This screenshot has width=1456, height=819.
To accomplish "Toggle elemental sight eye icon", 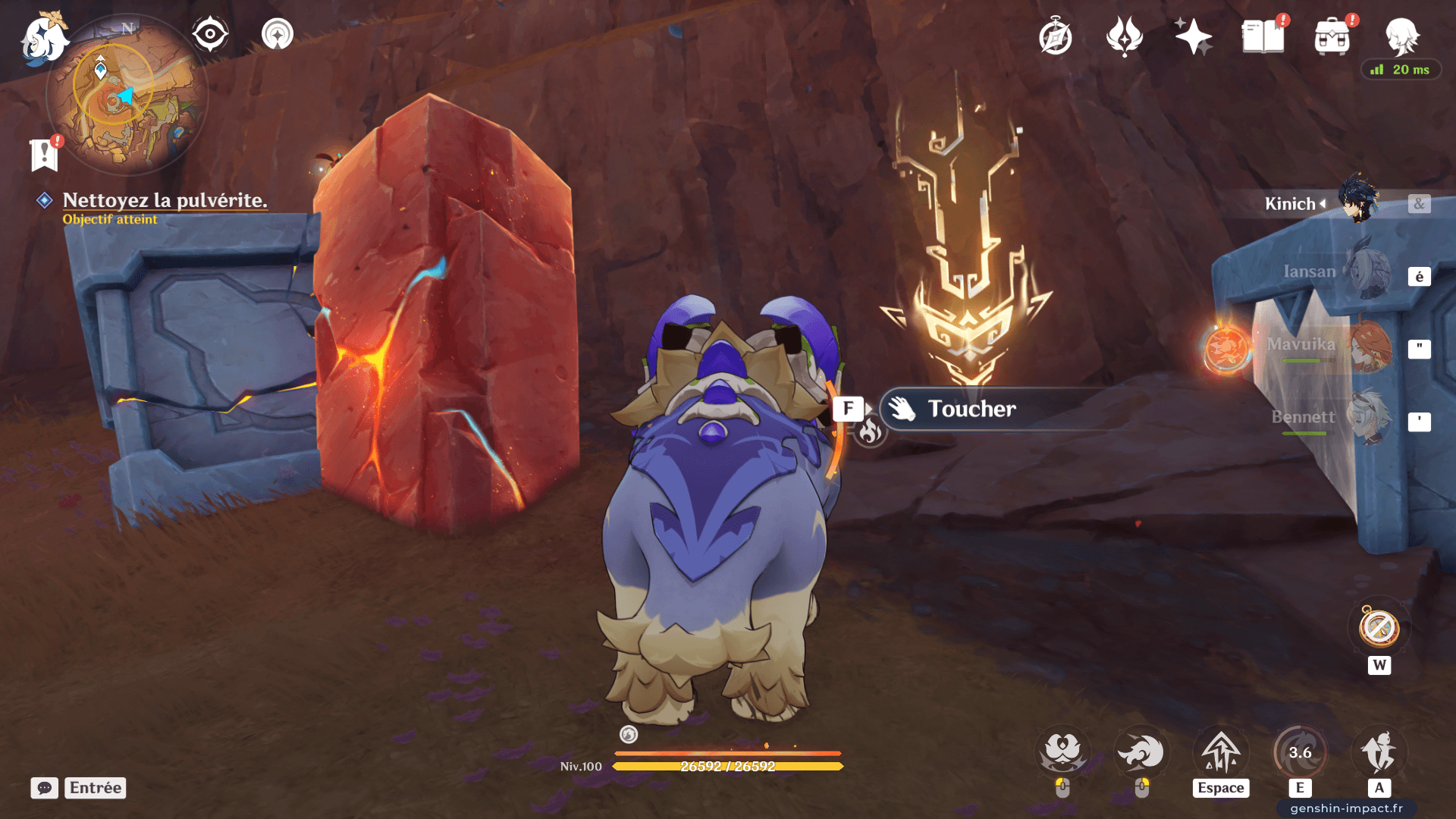I will coord(210,34).
